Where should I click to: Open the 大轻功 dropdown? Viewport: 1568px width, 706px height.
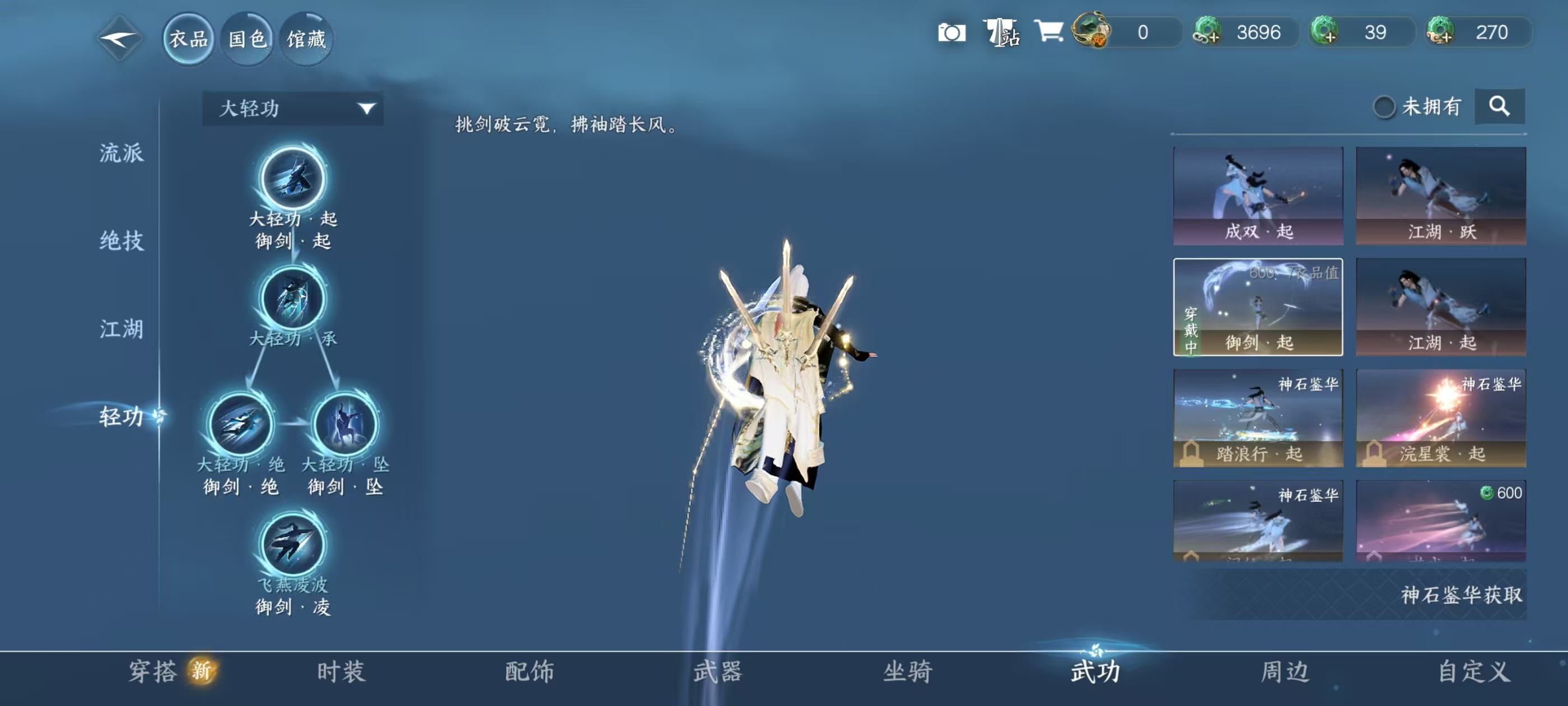292,108
